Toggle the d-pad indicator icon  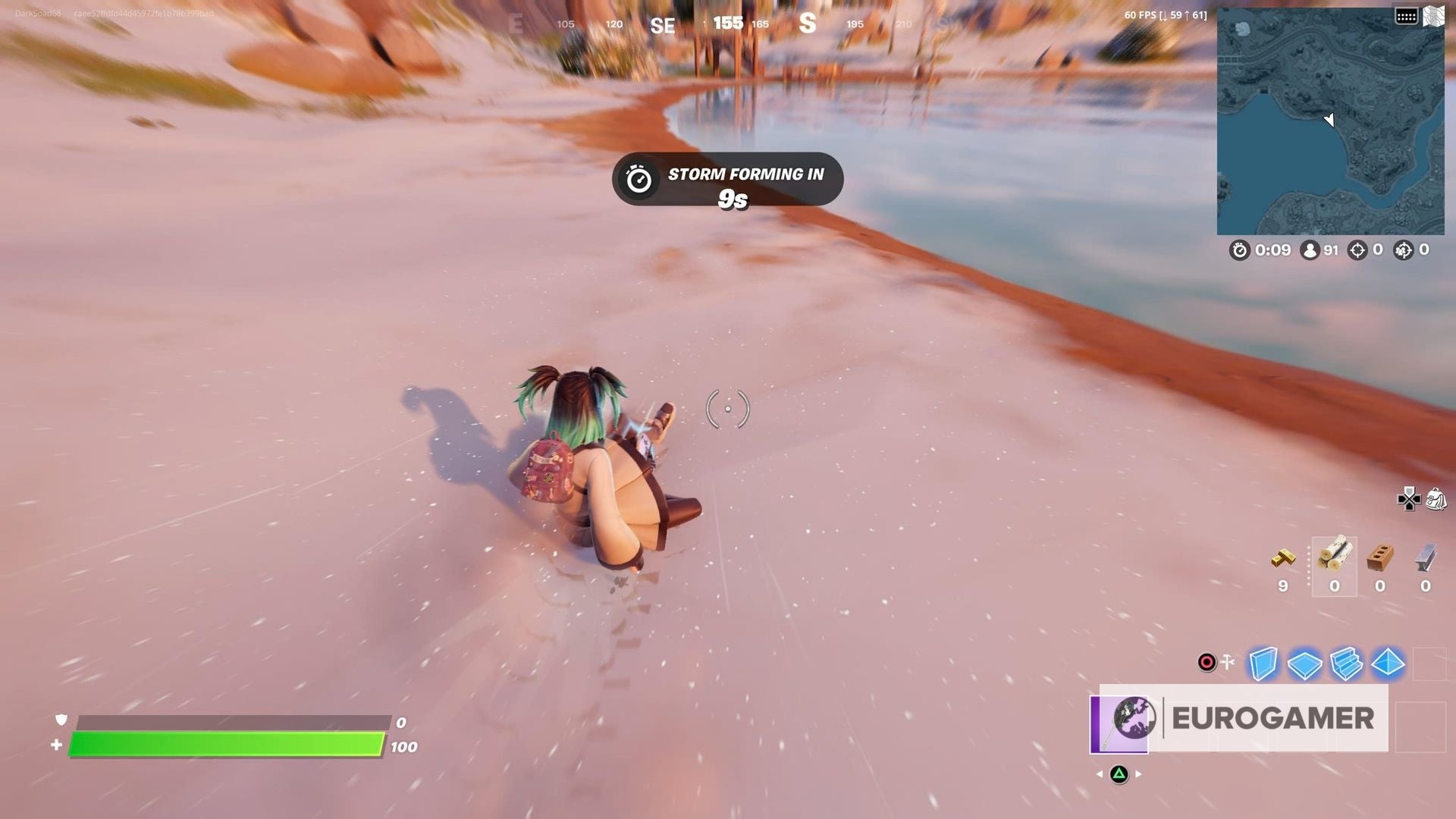tap(1408, 497)
